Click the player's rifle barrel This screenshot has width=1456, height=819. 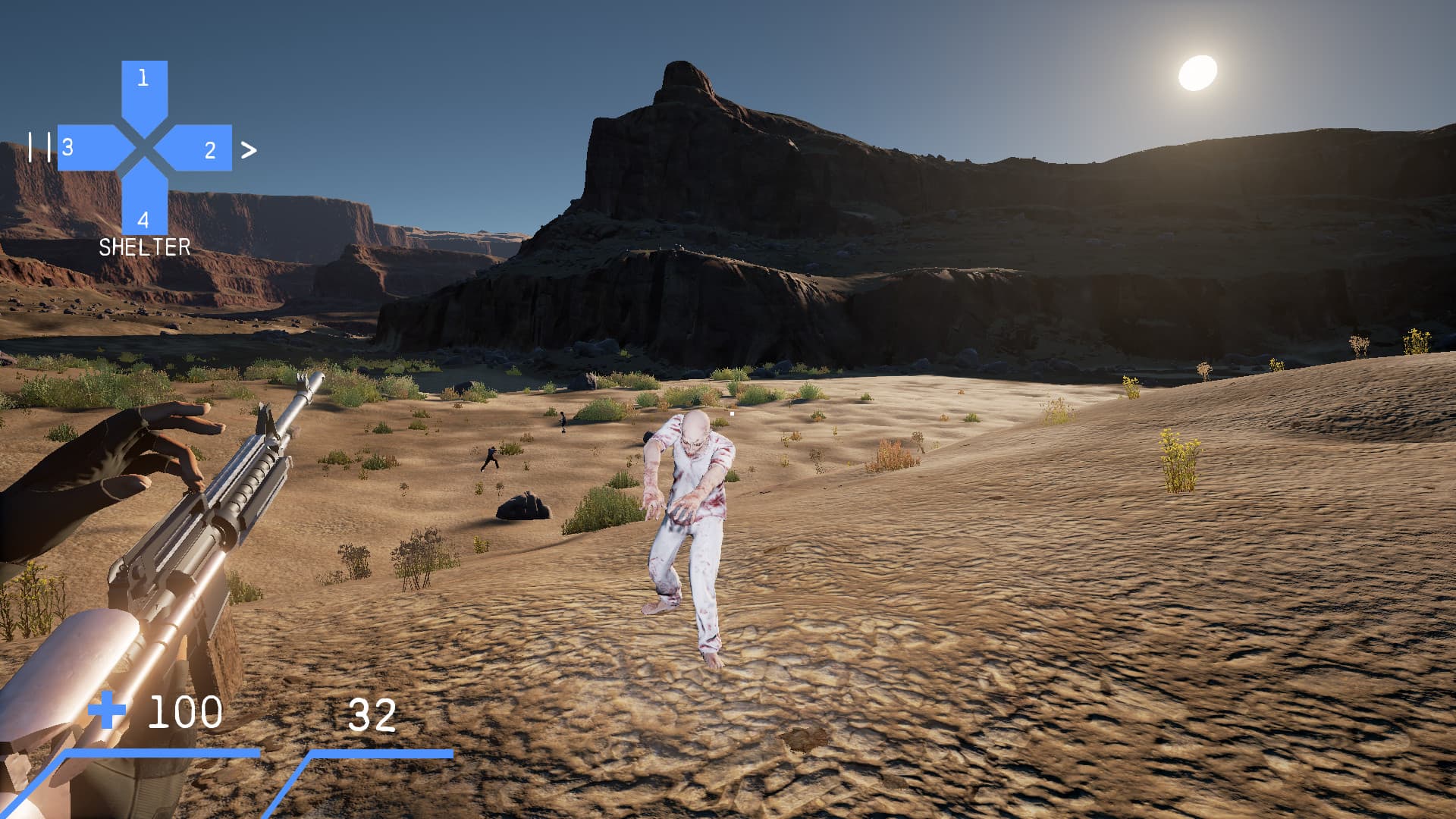[296, 402]
